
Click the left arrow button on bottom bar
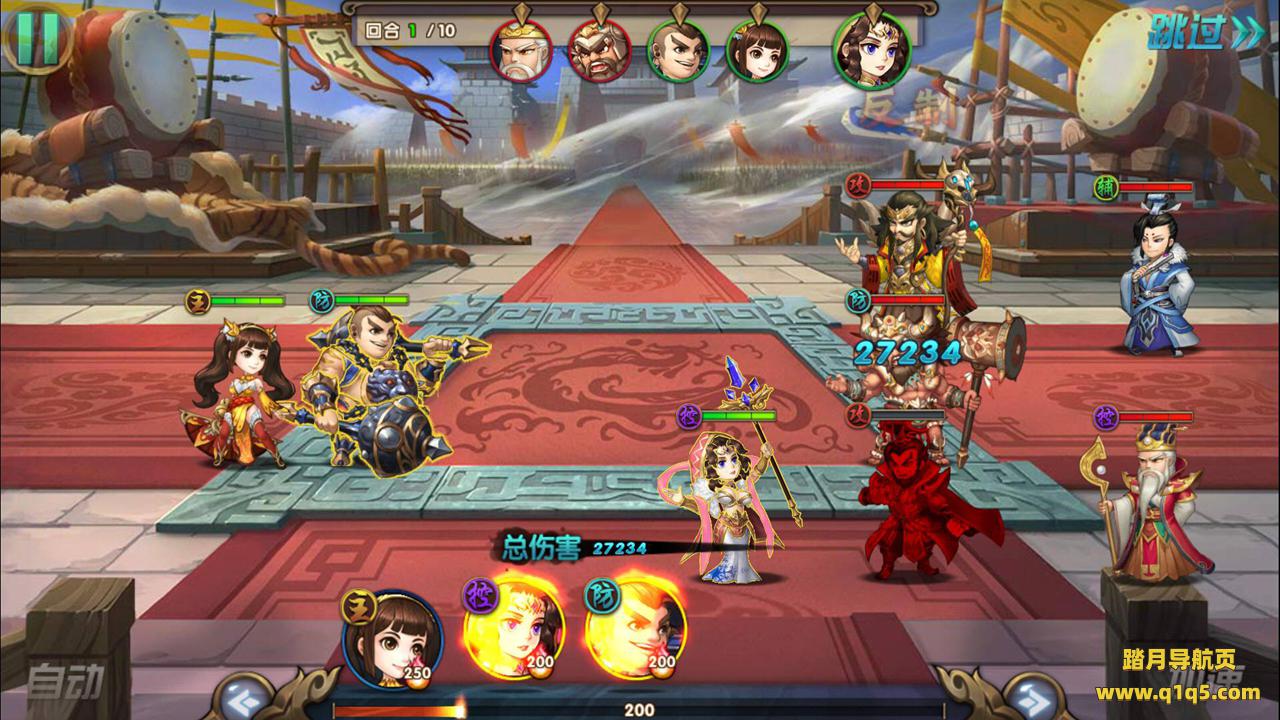[247, 695]
